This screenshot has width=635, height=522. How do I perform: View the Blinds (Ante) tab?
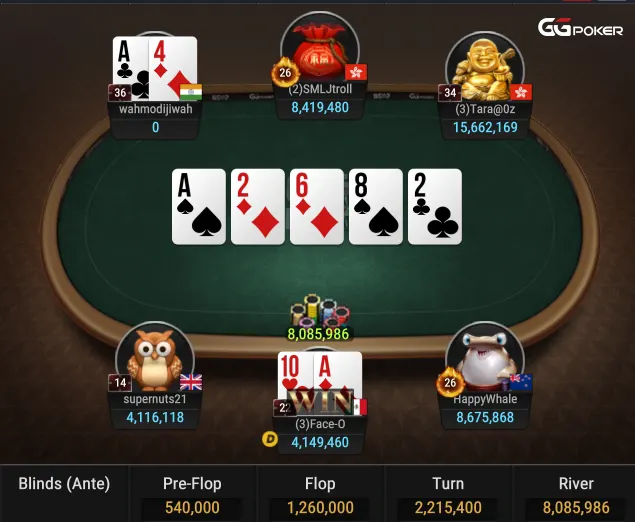[x=64, y=485]
